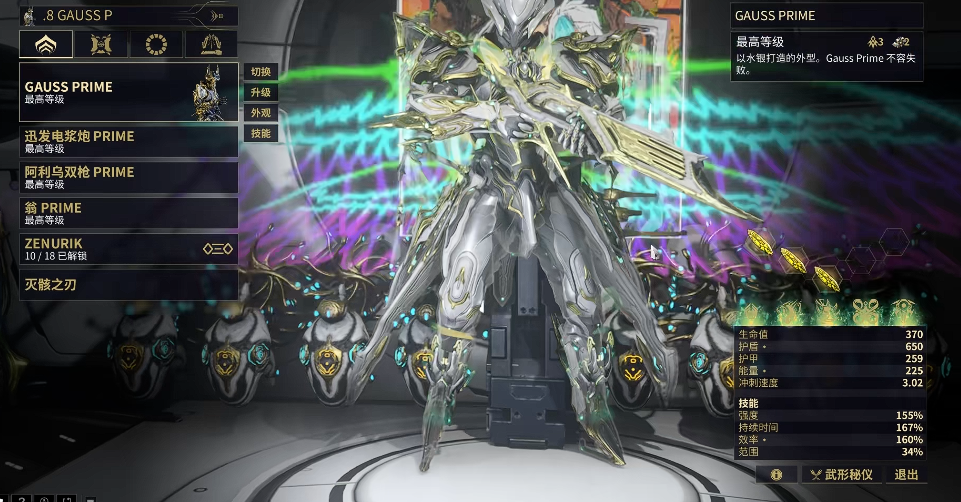Viewport: 961px width, 502px height.
Task: Open the 外观 (appearance) customization
Action: [260, 113]
